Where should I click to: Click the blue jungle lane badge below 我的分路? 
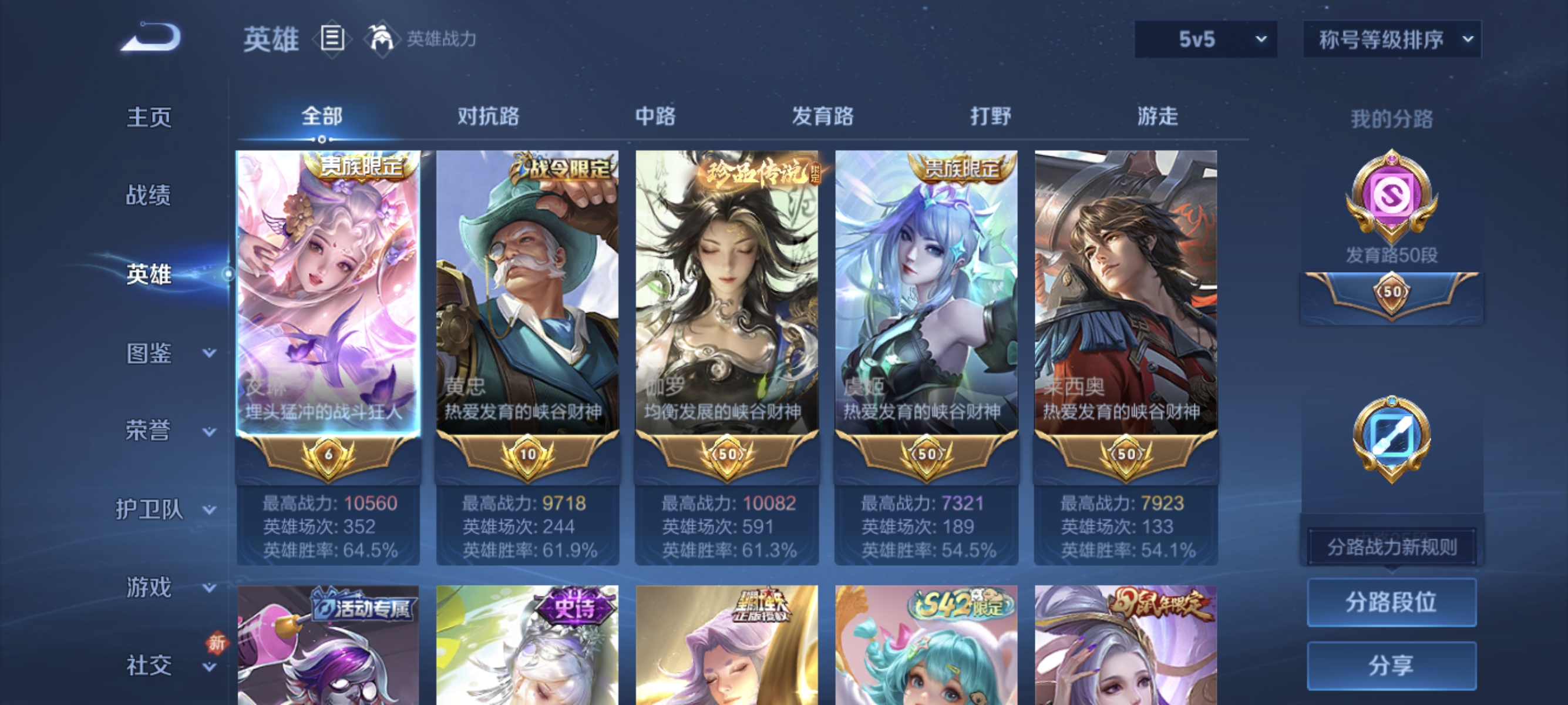point(1394,435)
